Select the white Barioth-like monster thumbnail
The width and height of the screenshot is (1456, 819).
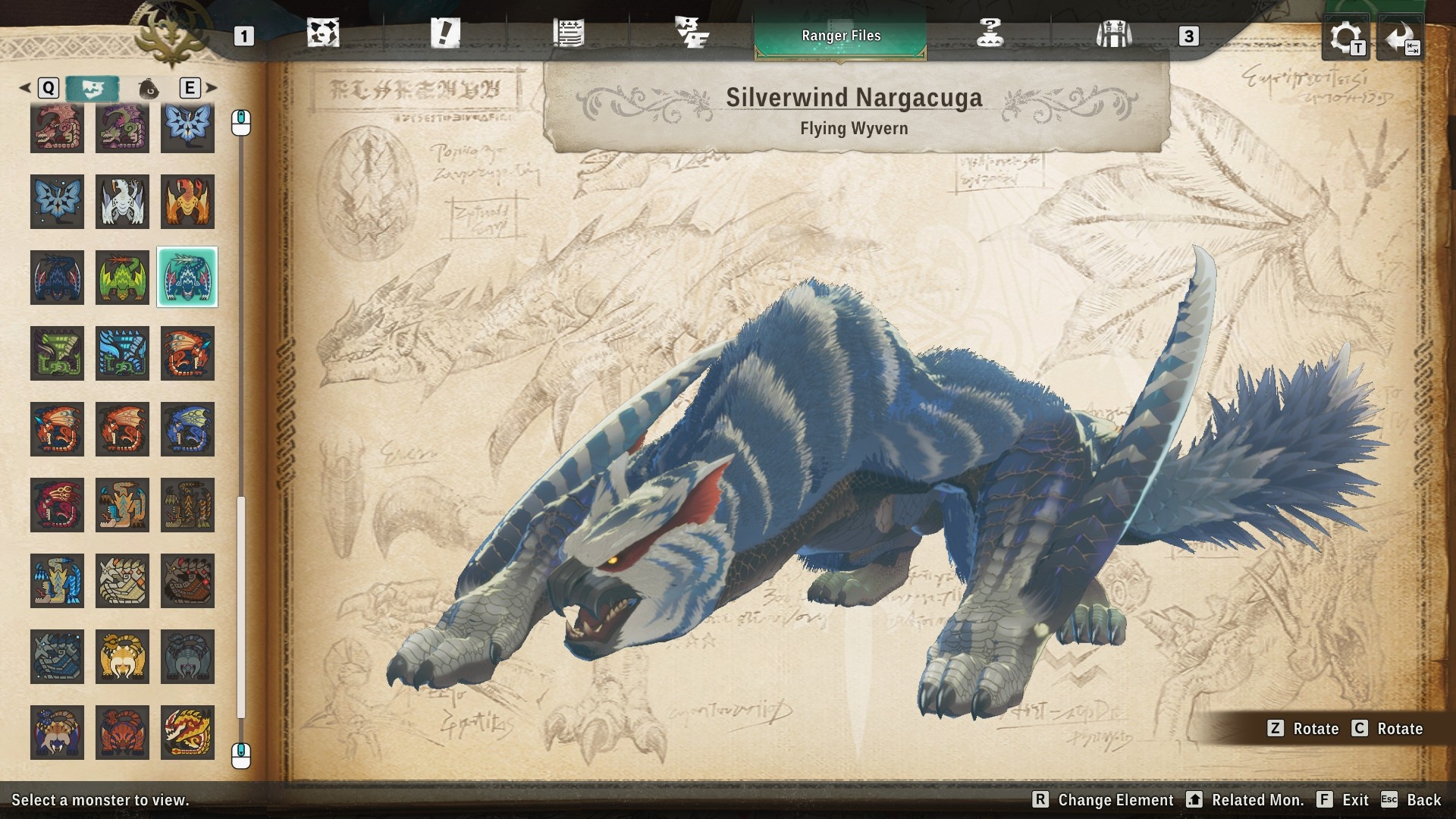[x=122, y=202]
